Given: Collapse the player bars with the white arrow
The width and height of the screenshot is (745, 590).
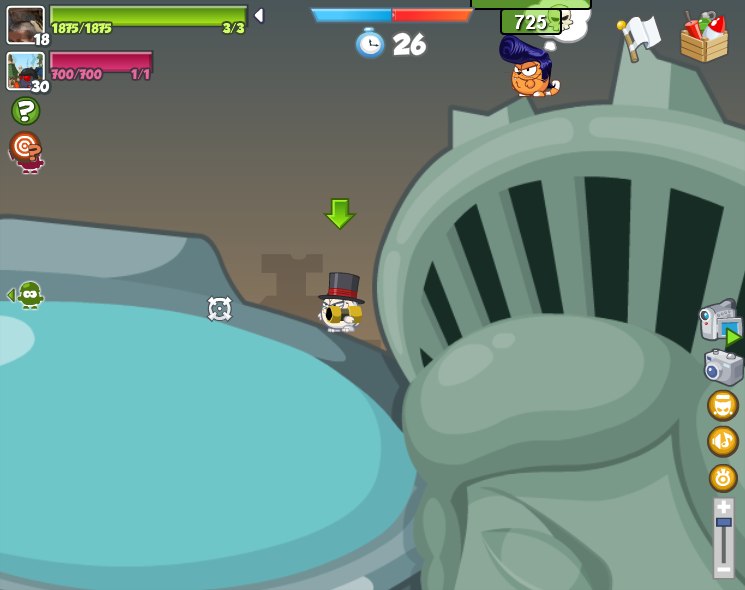Looking at the screenshot, I should click(x=259, y=16).
